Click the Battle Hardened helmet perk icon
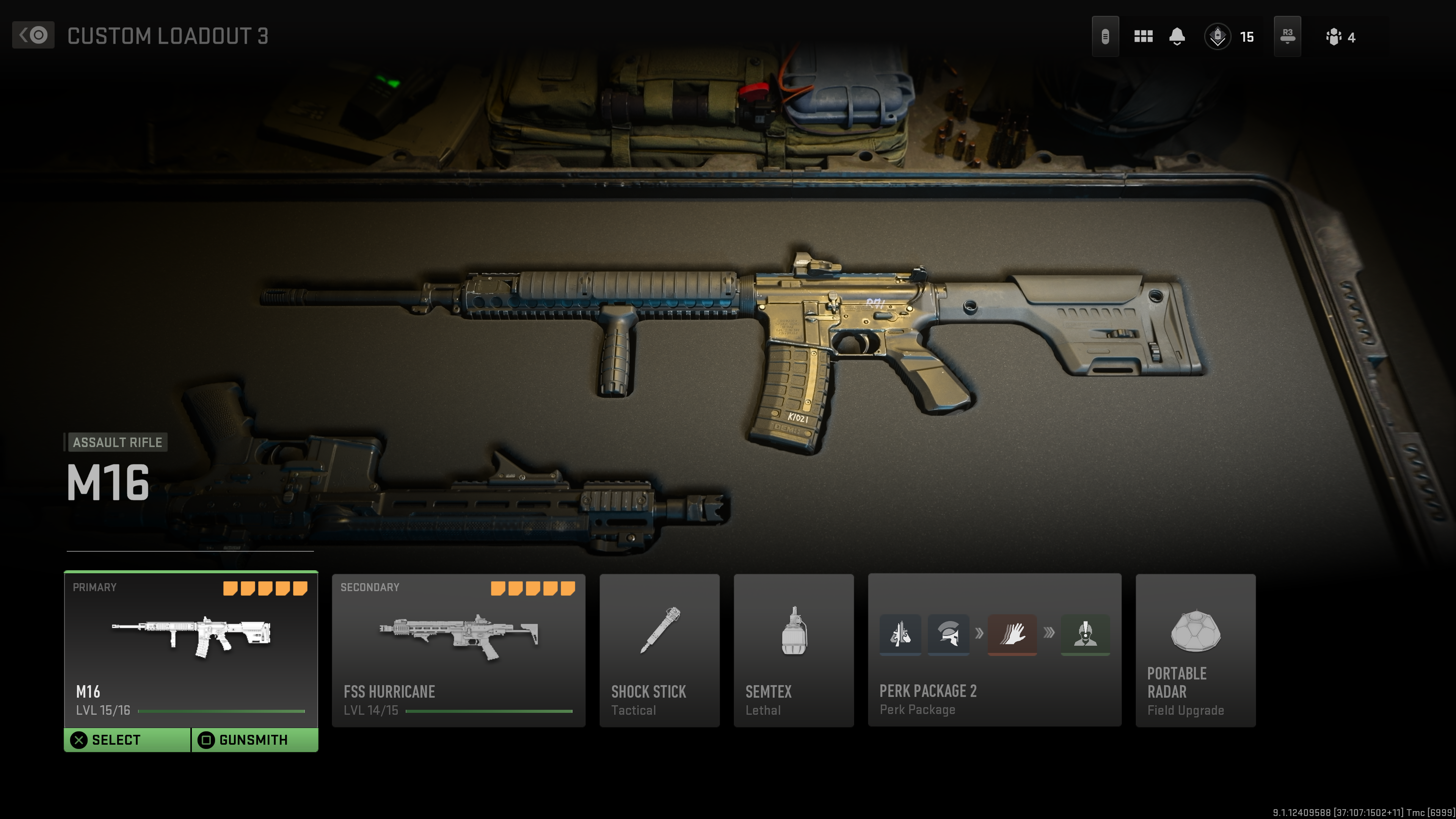This screenshot has height=819, width=1456. pyautogui.click(x=949, y=635)
